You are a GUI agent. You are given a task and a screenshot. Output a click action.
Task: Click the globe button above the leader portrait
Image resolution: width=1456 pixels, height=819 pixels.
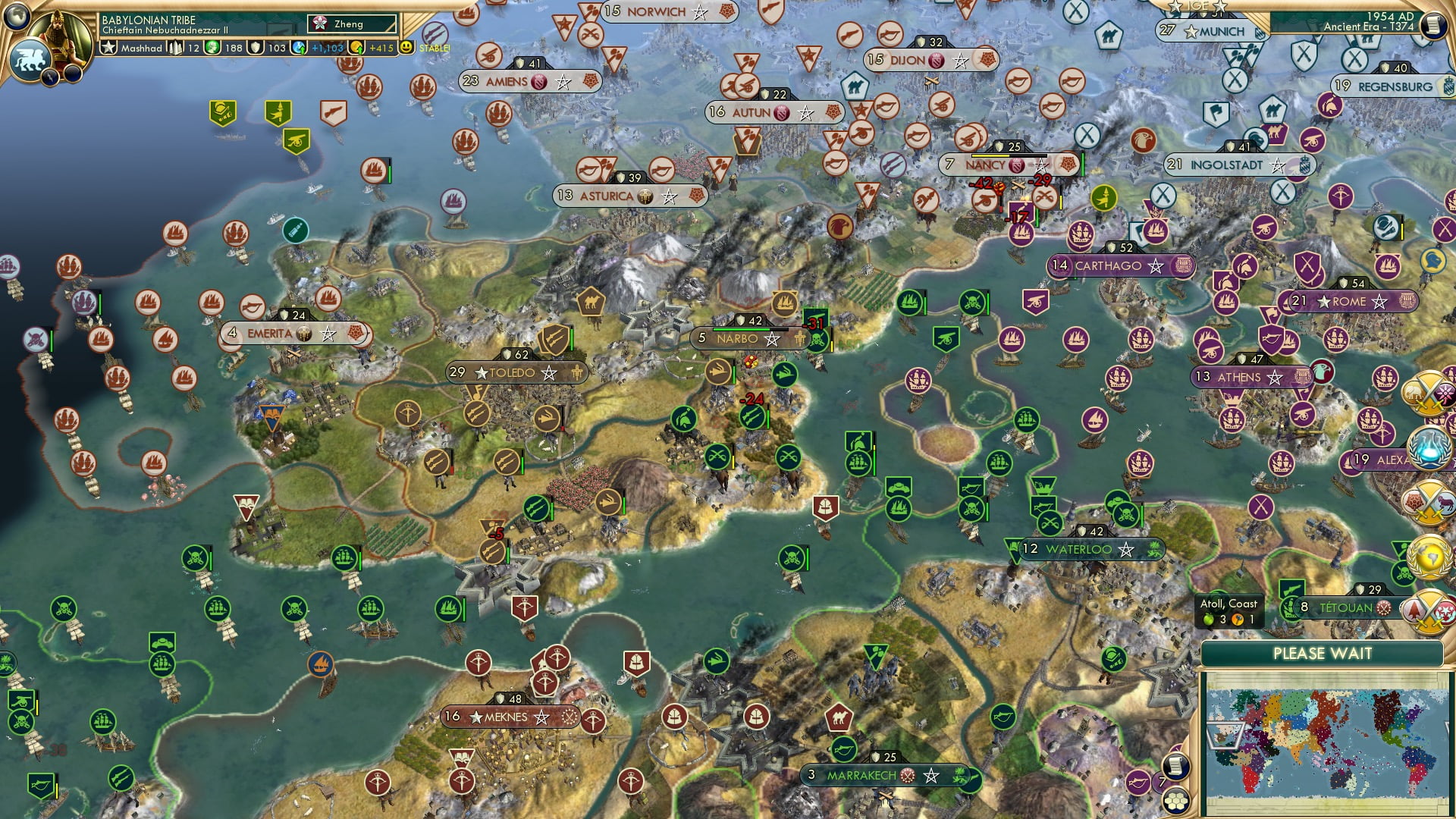tap(17, 14)
